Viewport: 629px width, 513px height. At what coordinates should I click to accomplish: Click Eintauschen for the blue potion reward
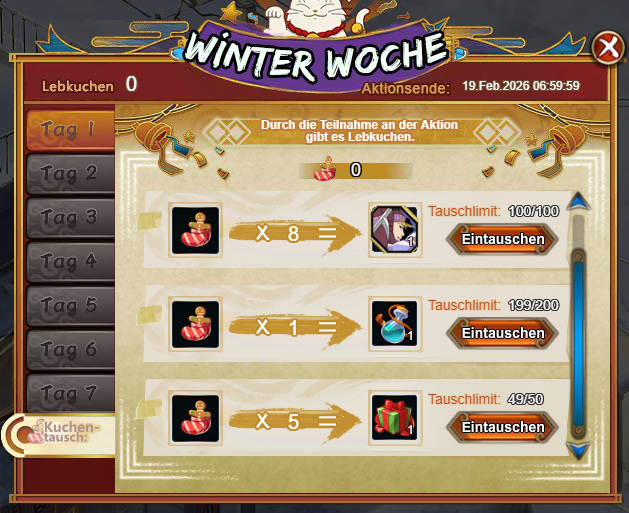tap(502, 333)
